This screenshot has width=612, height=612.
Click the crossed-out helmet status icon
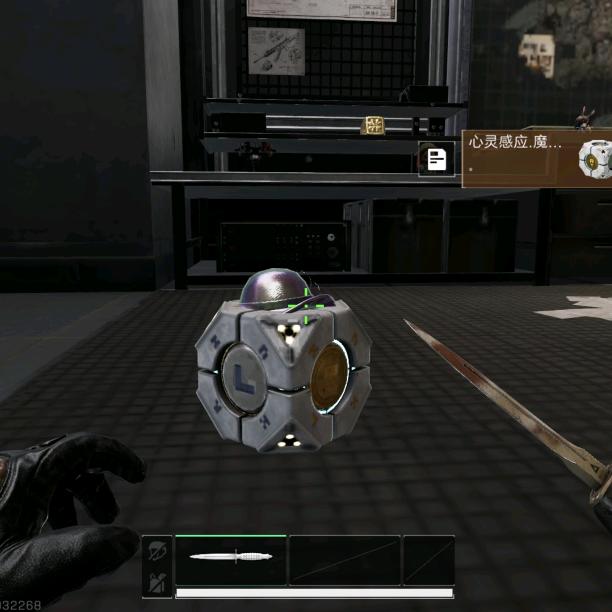(156, 549)
